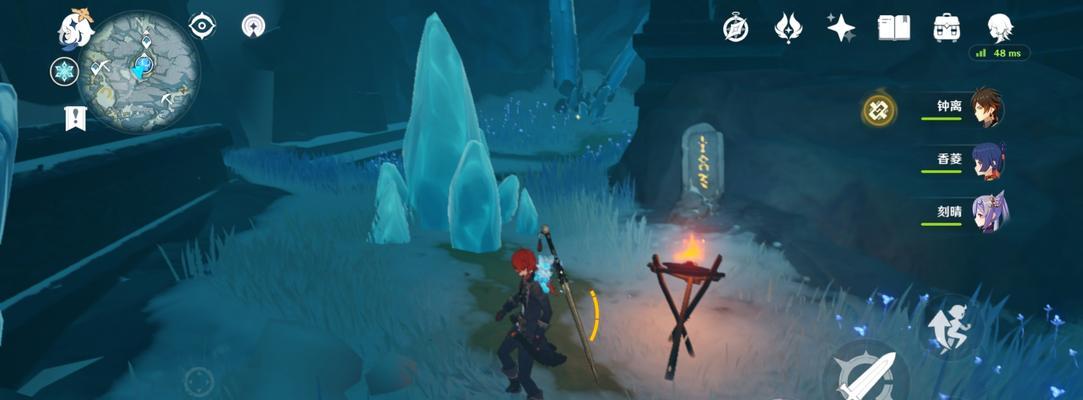Image resolution: width=1083 pixels, height=400 pixels.
Task: Tap the golden round icon beside 钟离
Action: [879, 110]
